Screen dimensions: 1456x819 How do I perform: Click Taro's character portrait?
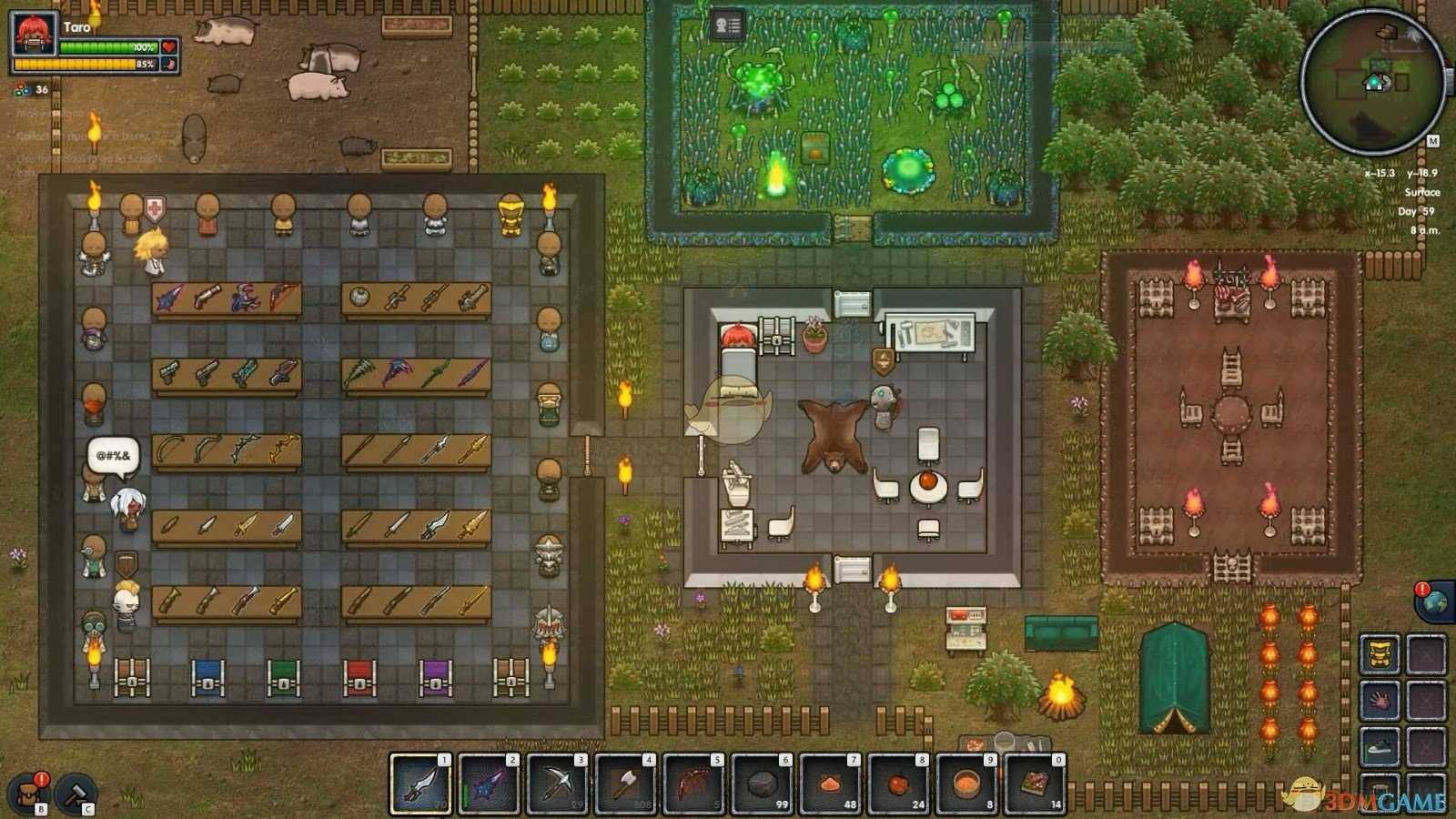click(34, 36)
